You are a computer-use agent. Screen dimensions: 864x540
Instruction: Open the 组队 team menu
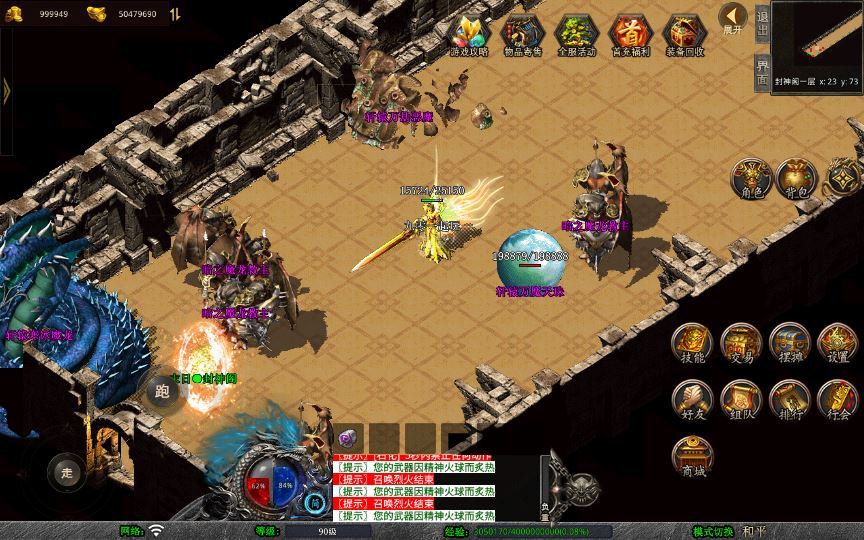coord(741,398)
